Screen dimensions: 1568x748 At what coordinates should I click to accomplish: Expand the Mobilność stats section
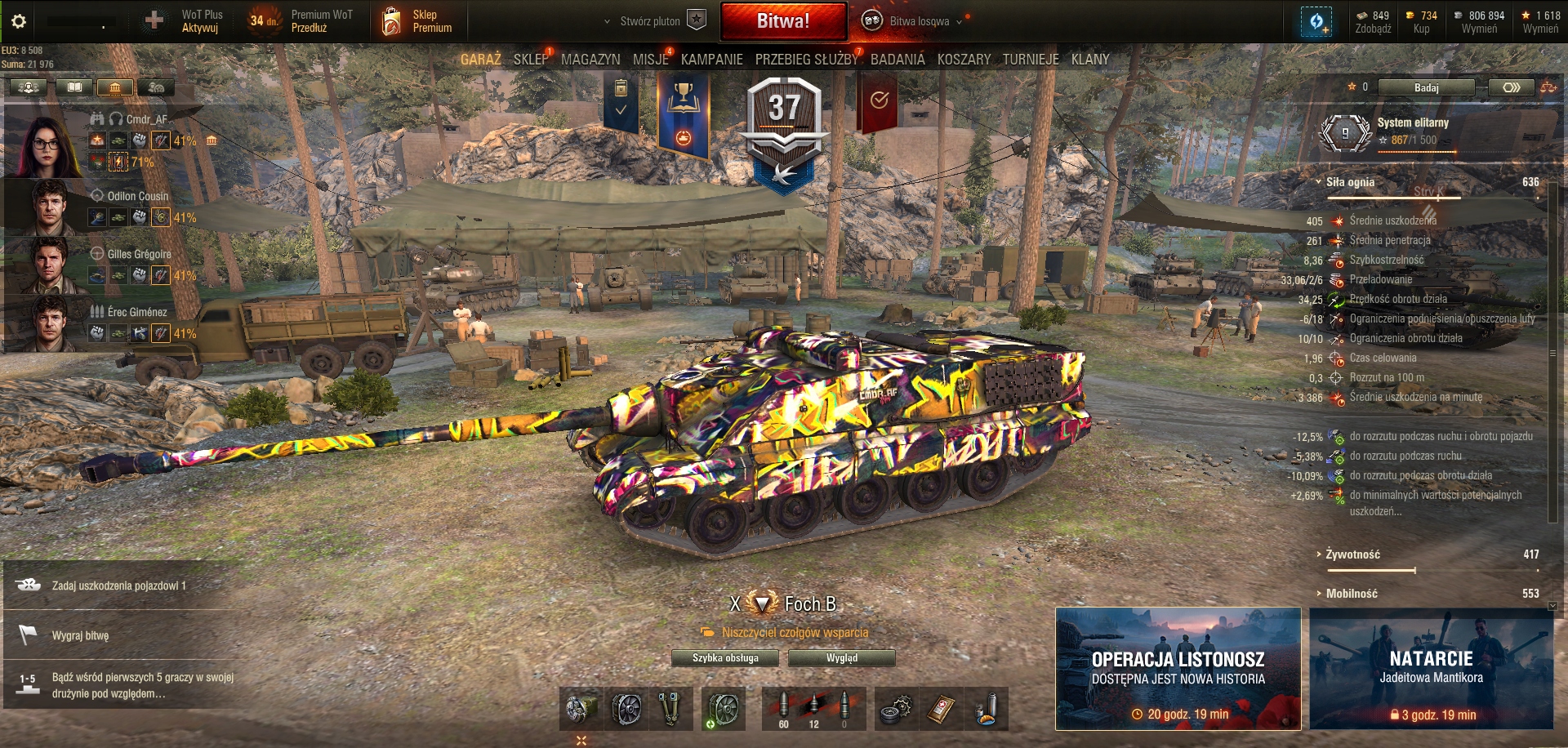[x=1351, y=594]
